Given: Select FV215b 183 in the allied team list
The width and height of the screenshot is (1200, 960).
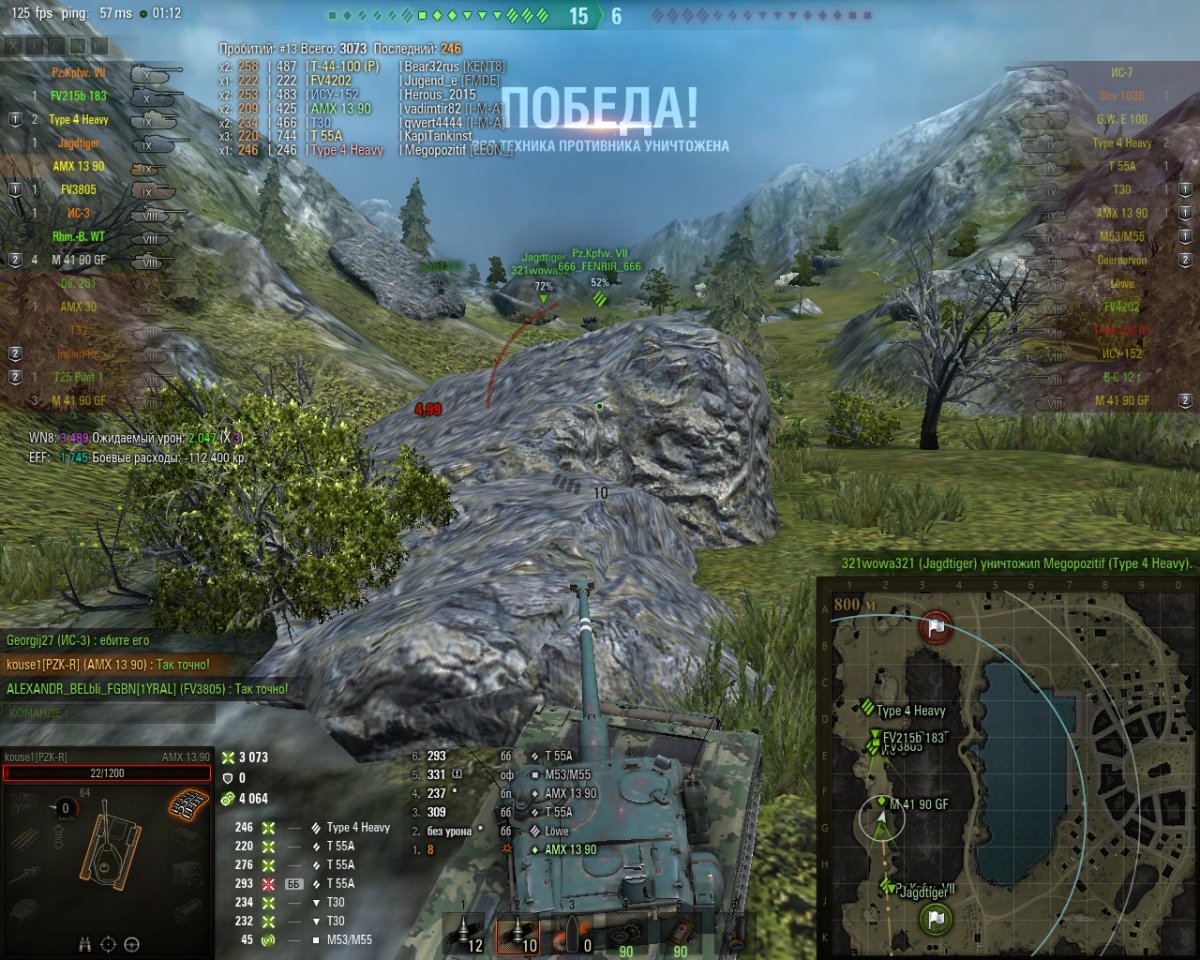Looking at the screenshot, I should 77,96.
